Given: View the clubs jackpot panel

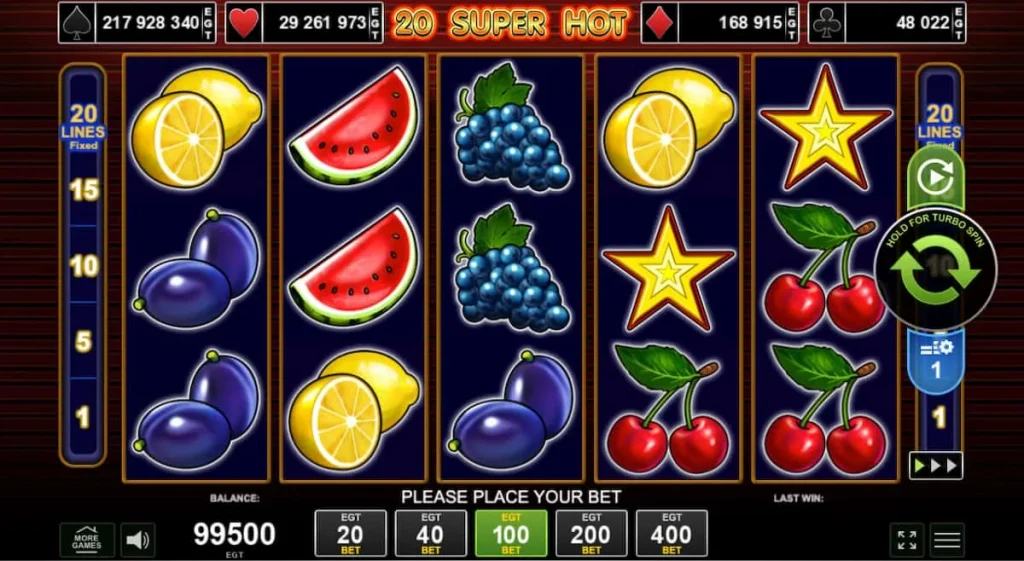Looking at the screenshot, I should 886,22.
